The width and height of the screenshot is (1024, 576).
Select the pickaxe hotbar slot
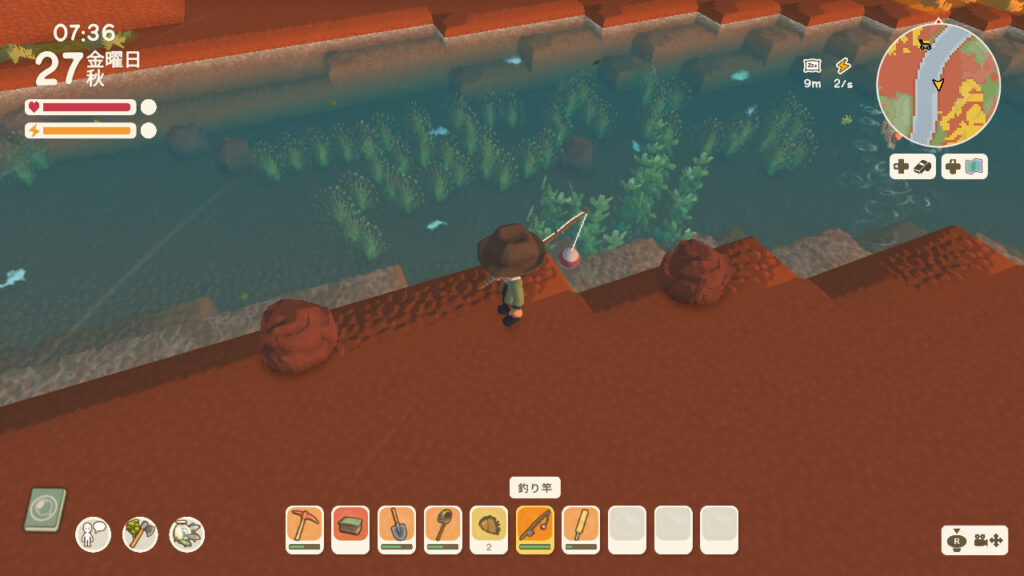(304, 528)
